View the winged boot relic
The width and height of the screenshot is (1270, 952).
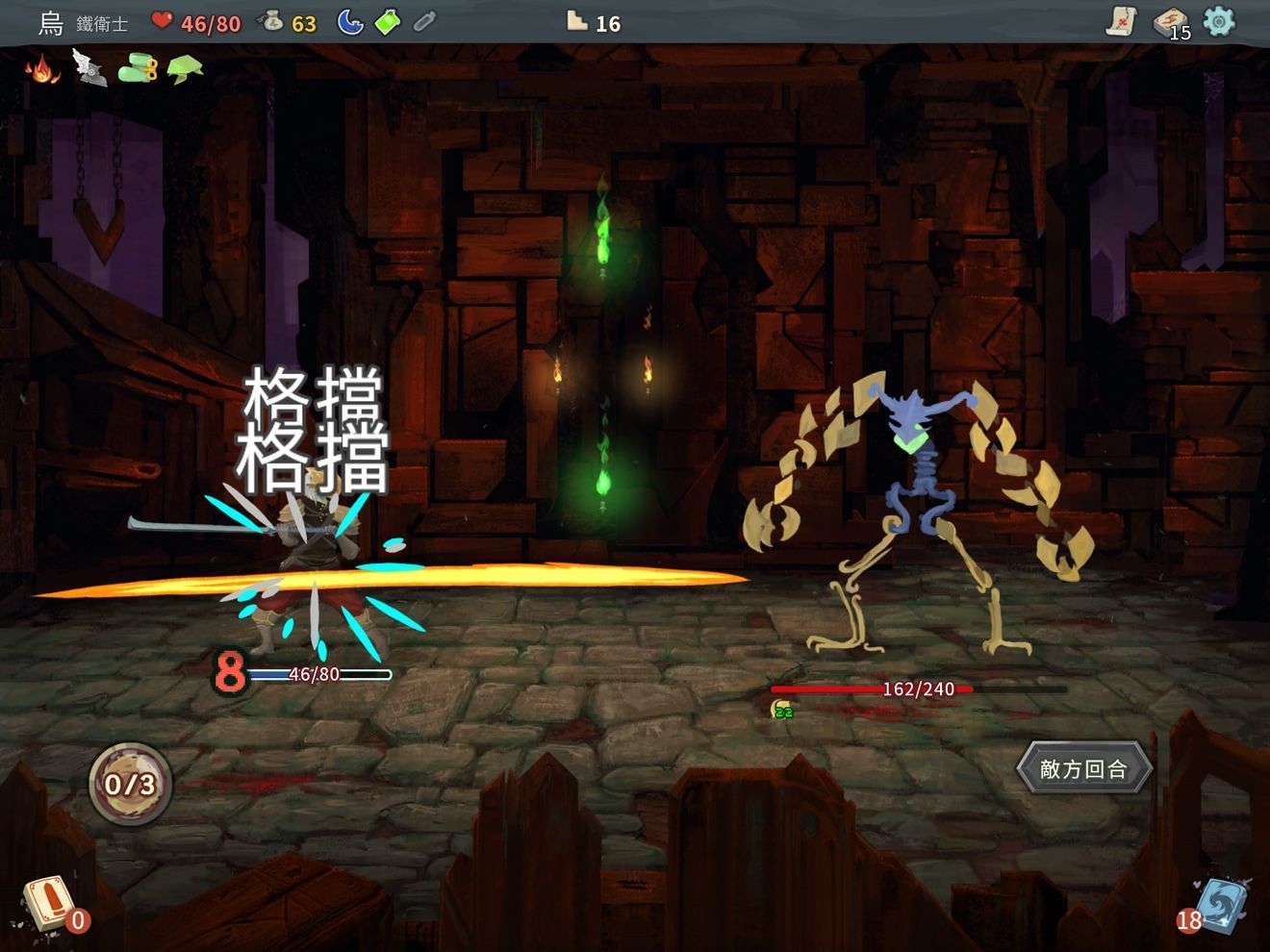click(x=90, y=69)
